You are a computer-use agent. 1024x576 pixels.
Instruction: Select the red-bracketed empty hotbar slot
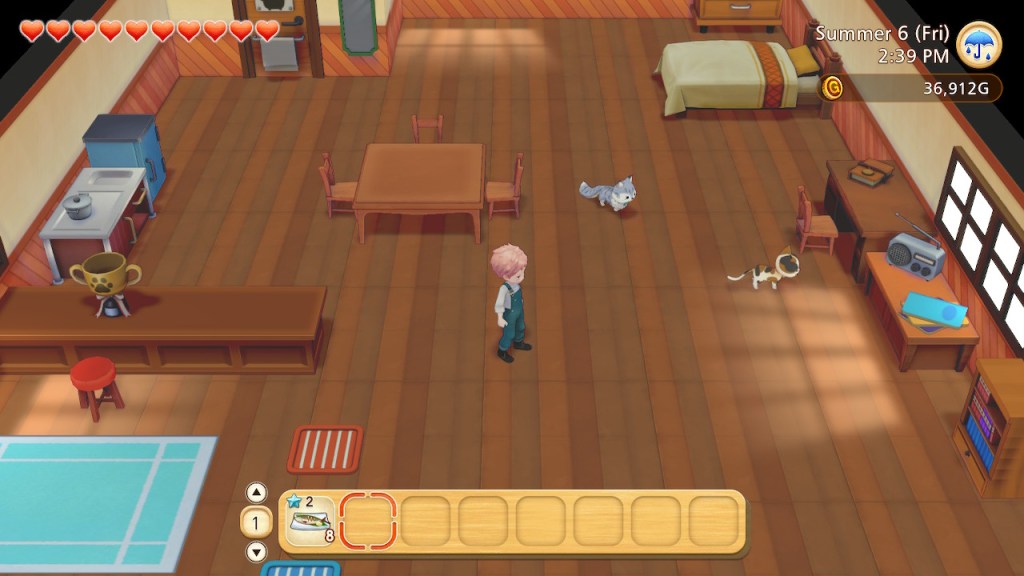pos(368,521)
